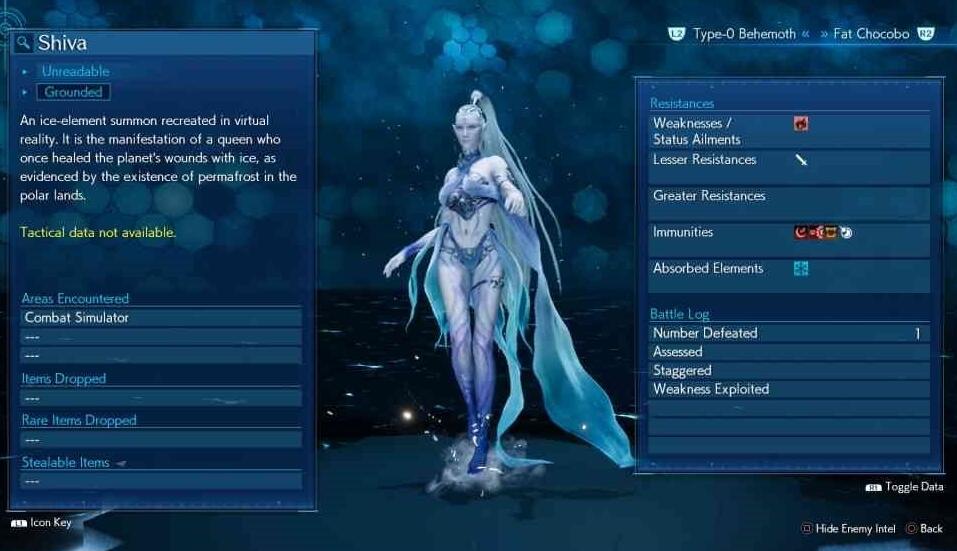Viewport: 957px width, 551px height.
Task: Click the Lesser Resistances sword icon
Action: (x=801, y=160)
